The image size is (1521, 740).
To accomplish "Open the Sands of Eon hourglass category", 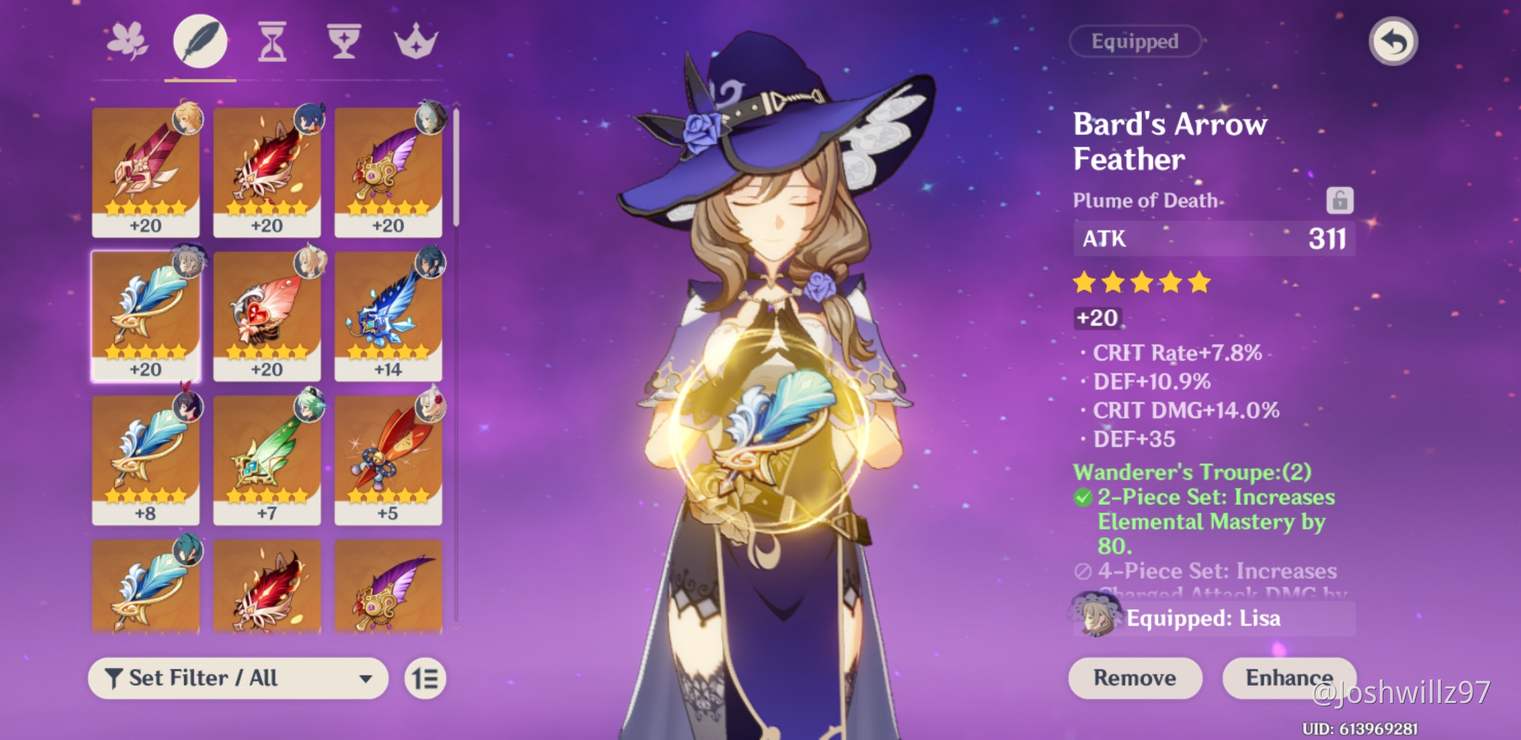I will pos(270,40).
